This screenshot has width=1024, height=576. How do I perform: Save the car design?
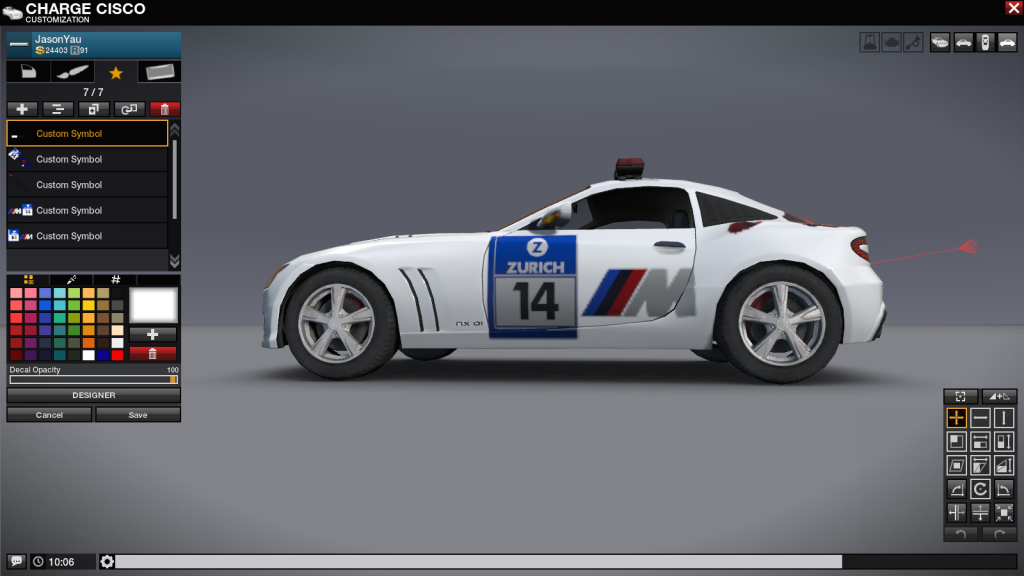pos(138,415)
